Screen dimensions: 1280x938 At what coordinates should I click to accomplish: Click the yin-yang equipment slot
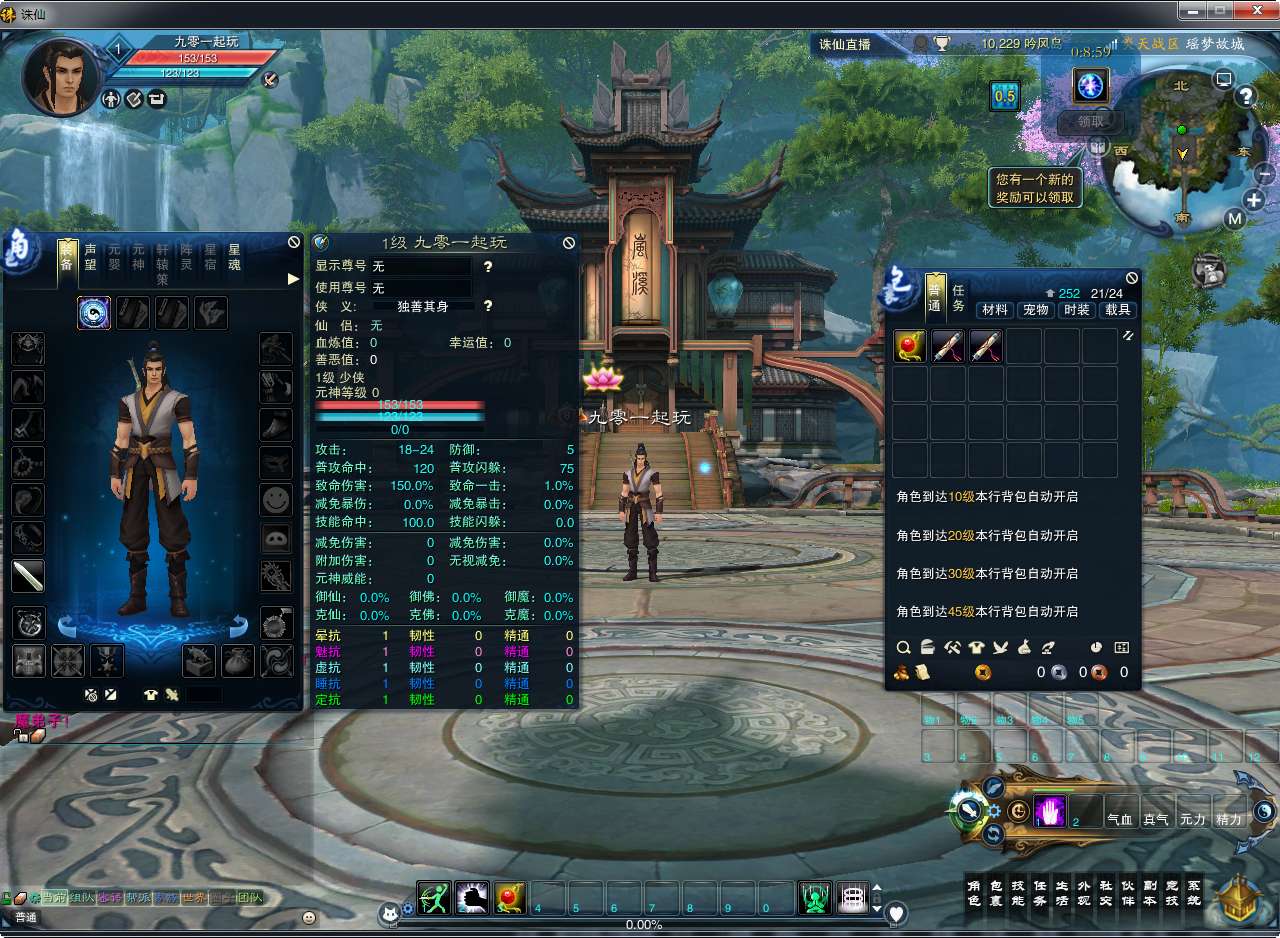94,313
